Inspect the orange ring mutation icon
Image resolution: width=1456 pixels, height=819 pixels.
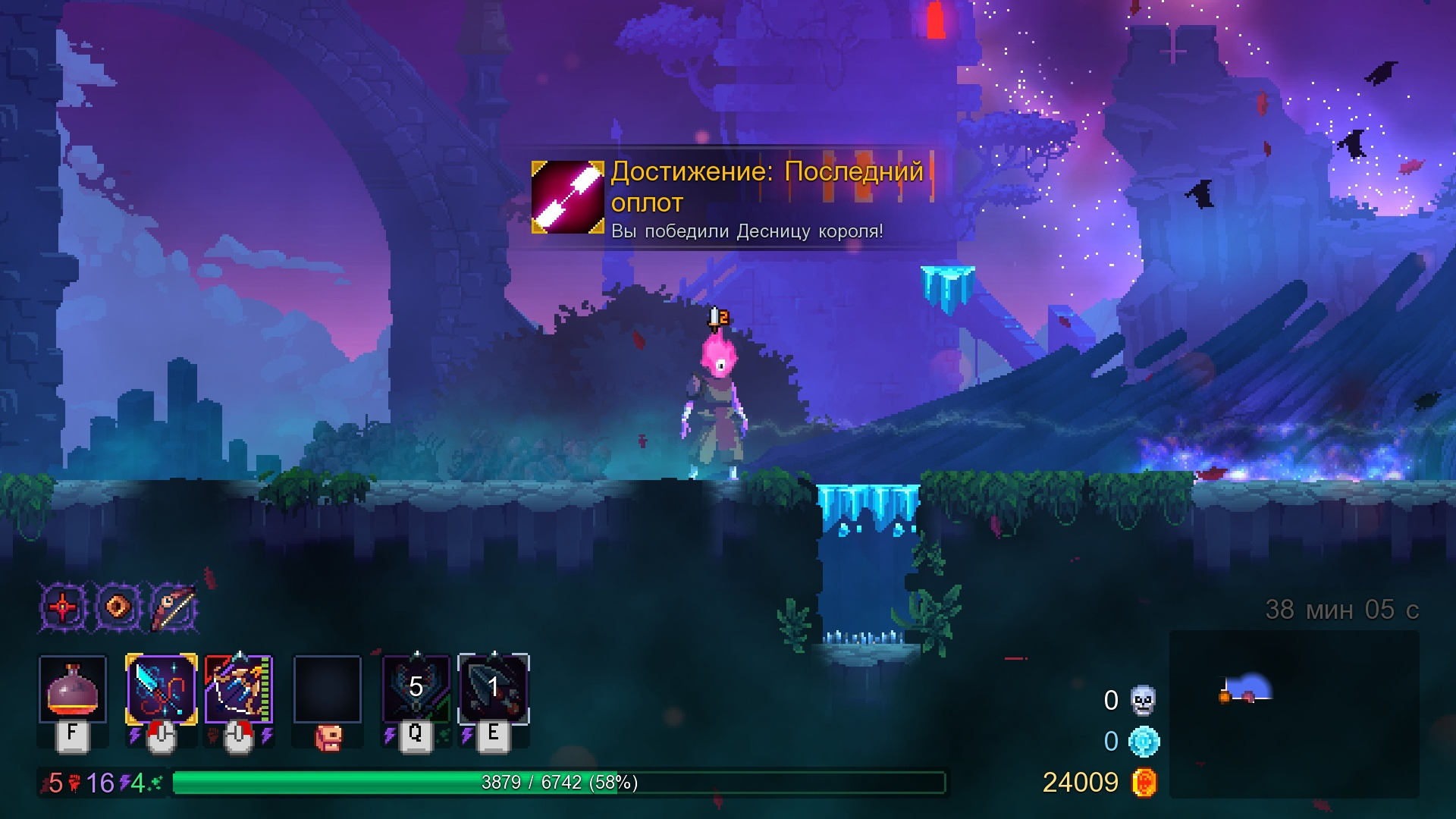point(118,607)
